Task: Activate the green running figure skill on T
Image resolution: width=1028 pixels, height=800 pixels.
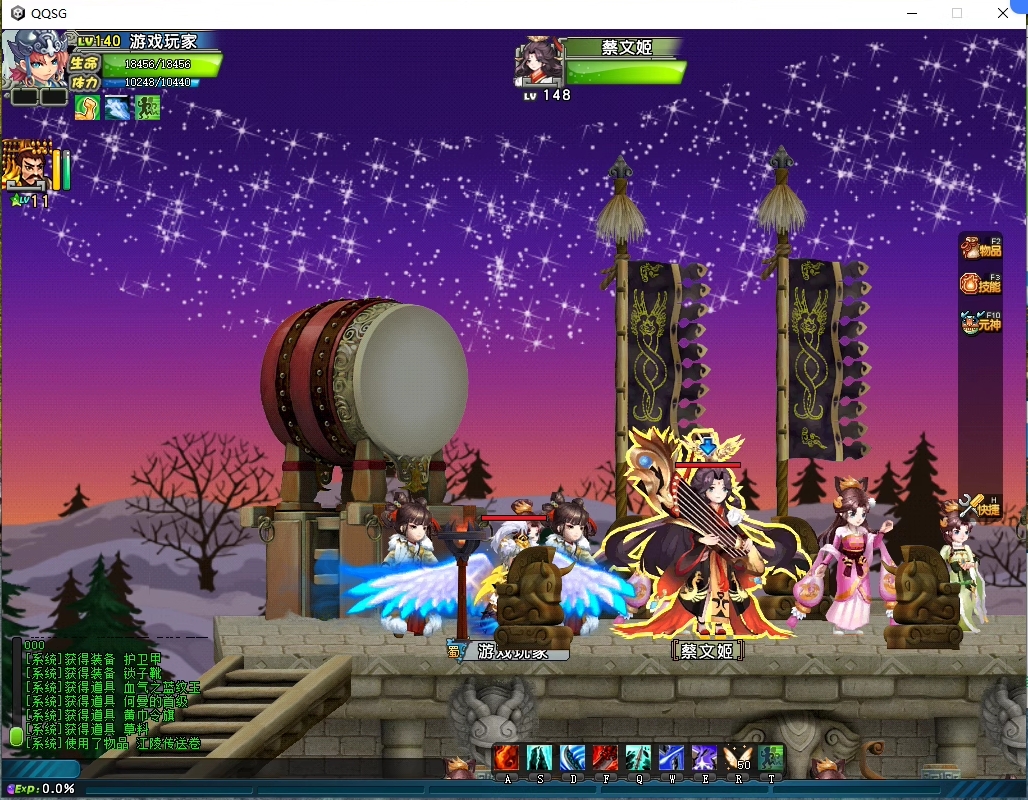Action: tap(771, 758)
